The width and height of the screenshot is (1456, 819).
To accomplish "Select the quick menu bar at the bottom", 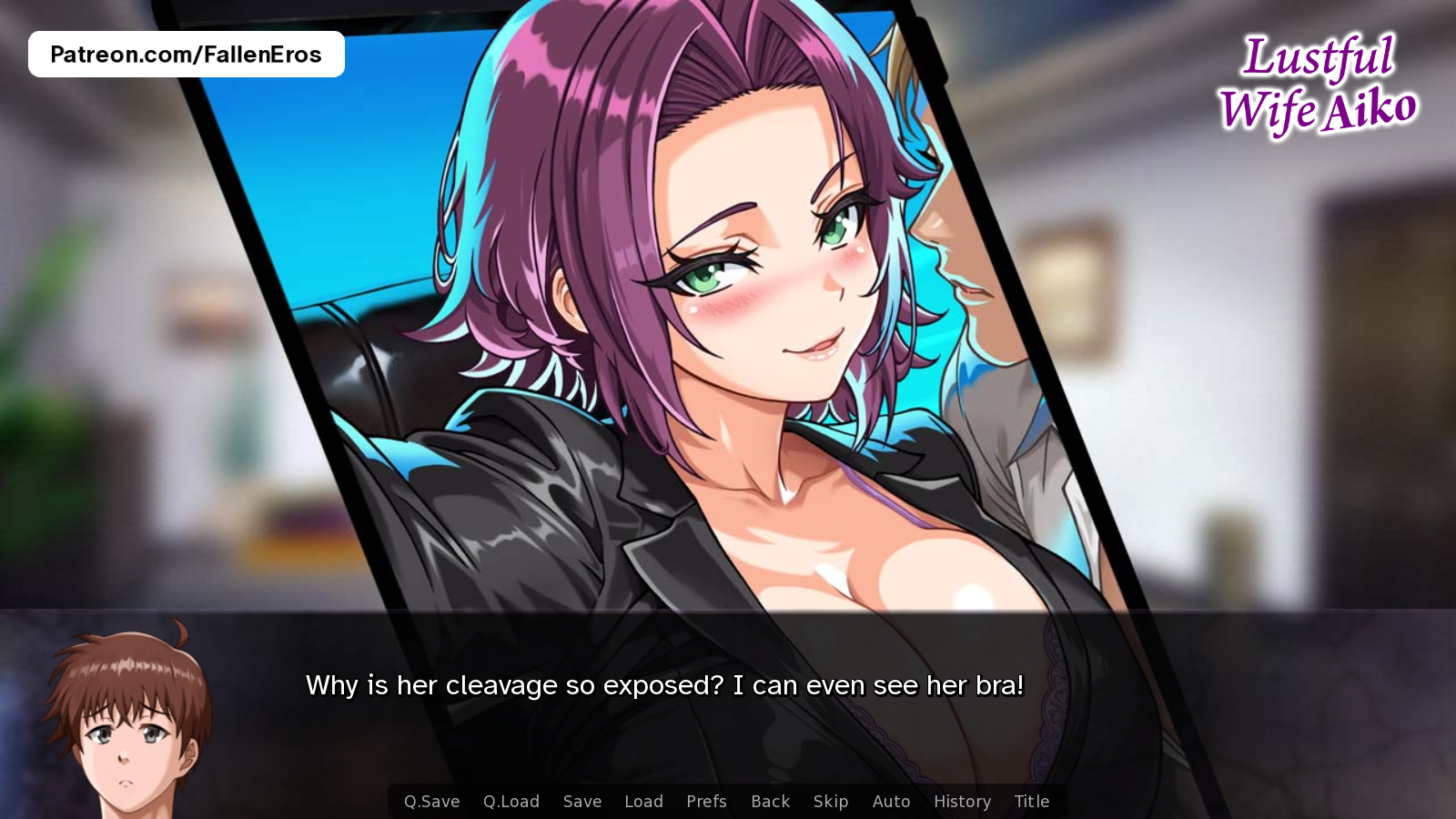I will (x=728, y=802).
